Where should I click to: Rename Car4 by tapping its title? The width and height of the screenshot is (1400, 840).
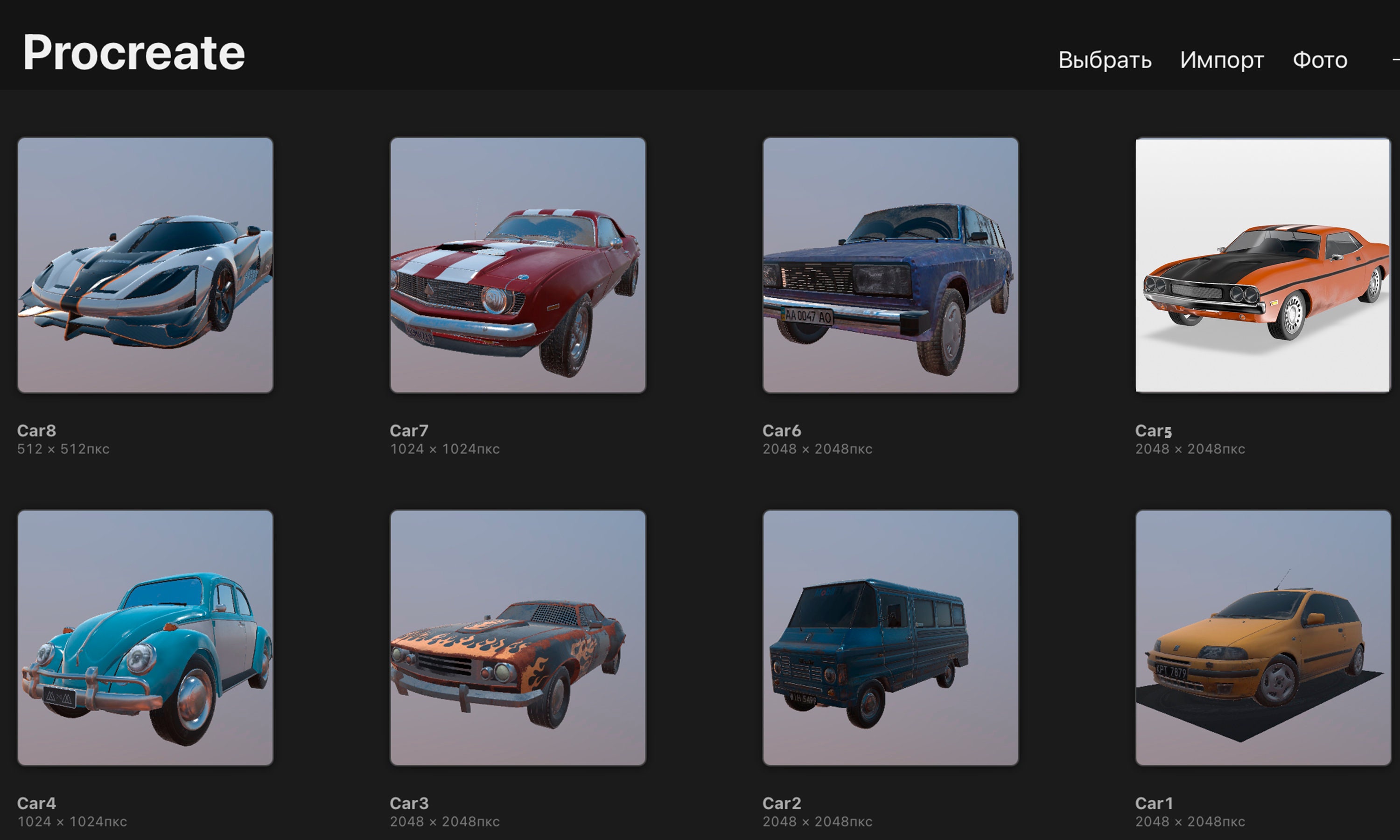[x=37, y=803]
